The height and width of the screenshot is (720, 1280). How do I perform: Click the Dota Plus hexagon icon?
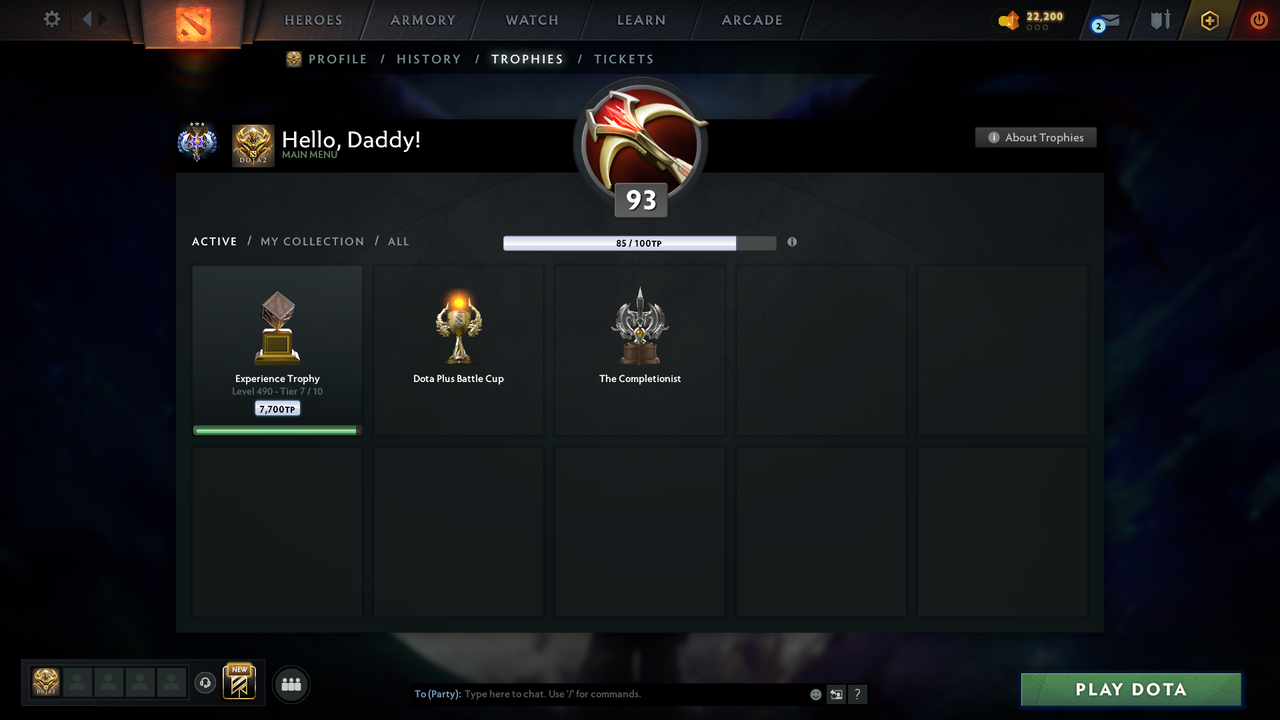(x=1209, y=20)
